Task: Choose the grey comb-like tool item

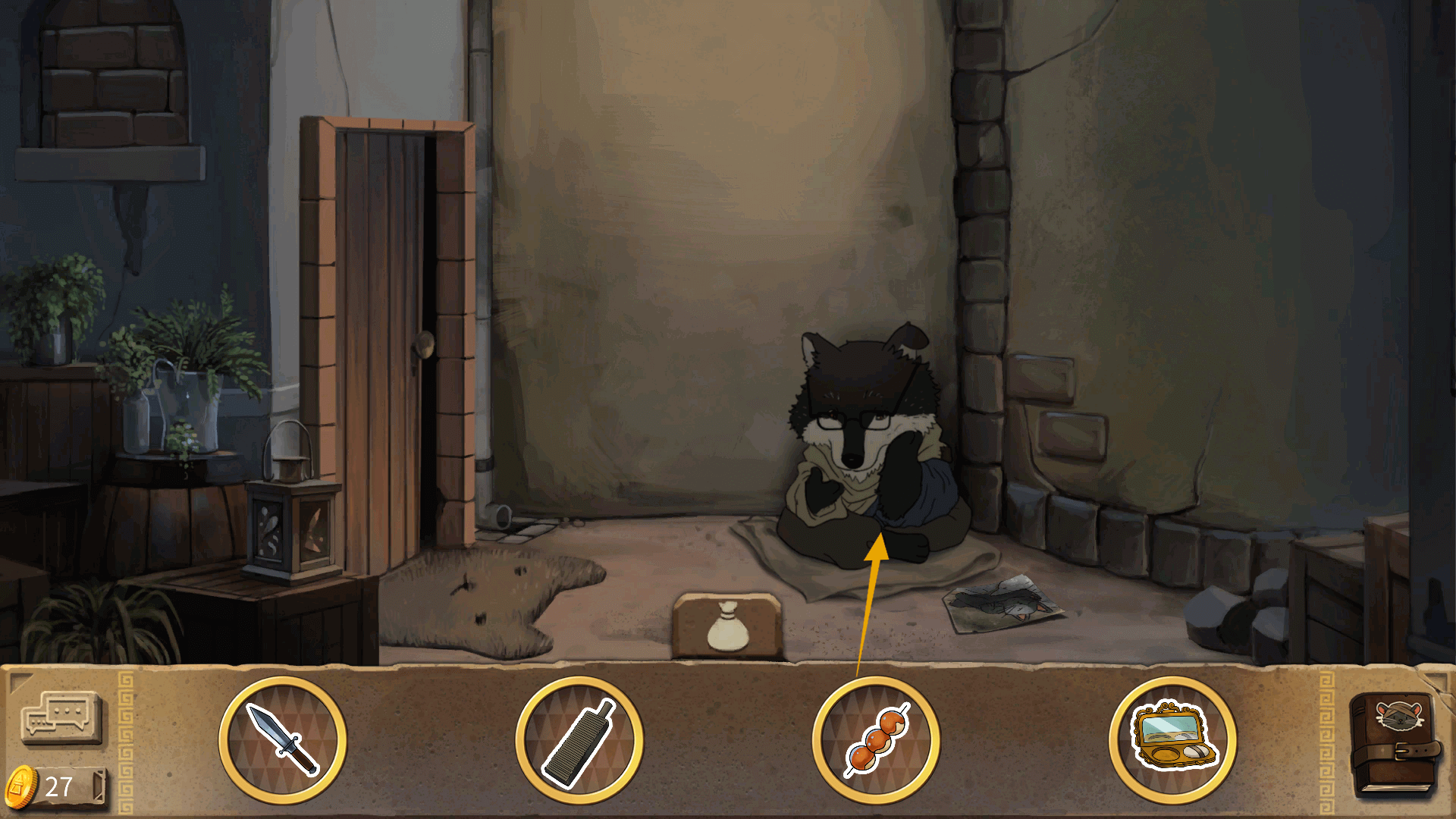Action: pos(579,740)
